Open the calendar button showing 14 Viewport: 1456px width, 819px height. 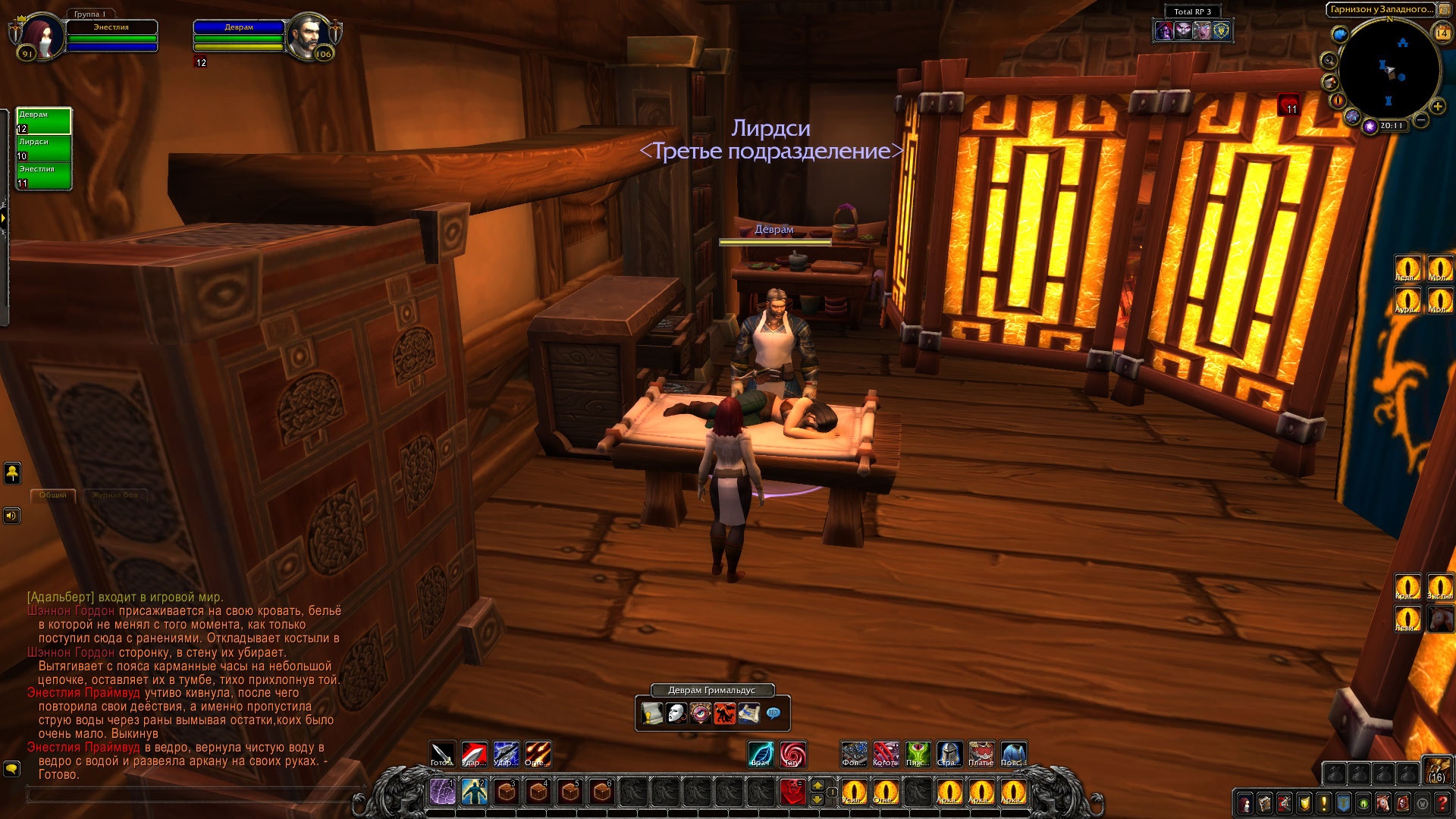click(x=1442, y=33)
